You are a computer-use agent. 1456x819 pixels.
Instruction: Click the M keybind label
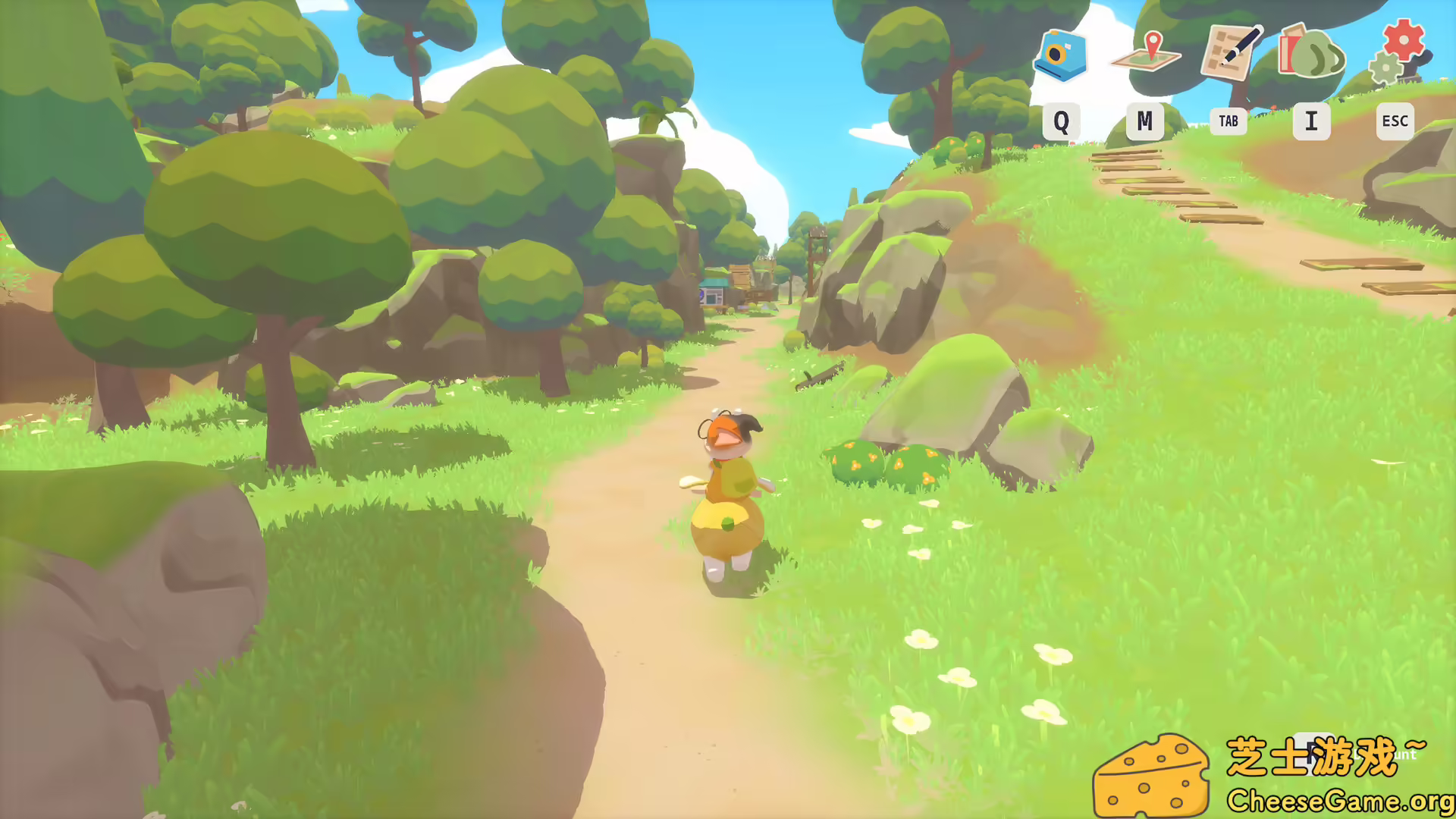(1145, 121)
